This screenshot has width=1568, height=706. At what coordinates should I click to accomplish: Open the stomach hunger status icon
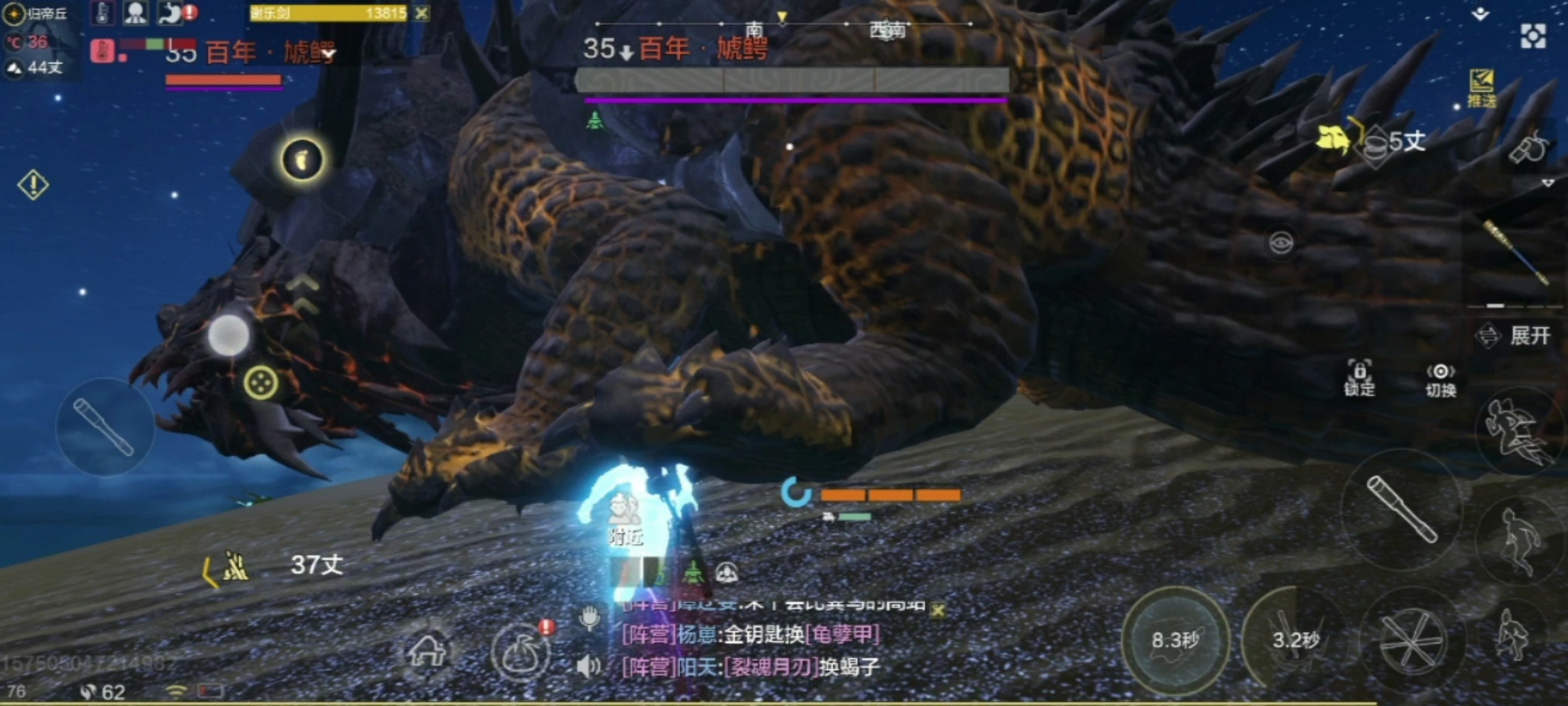(x=172, y=13)
